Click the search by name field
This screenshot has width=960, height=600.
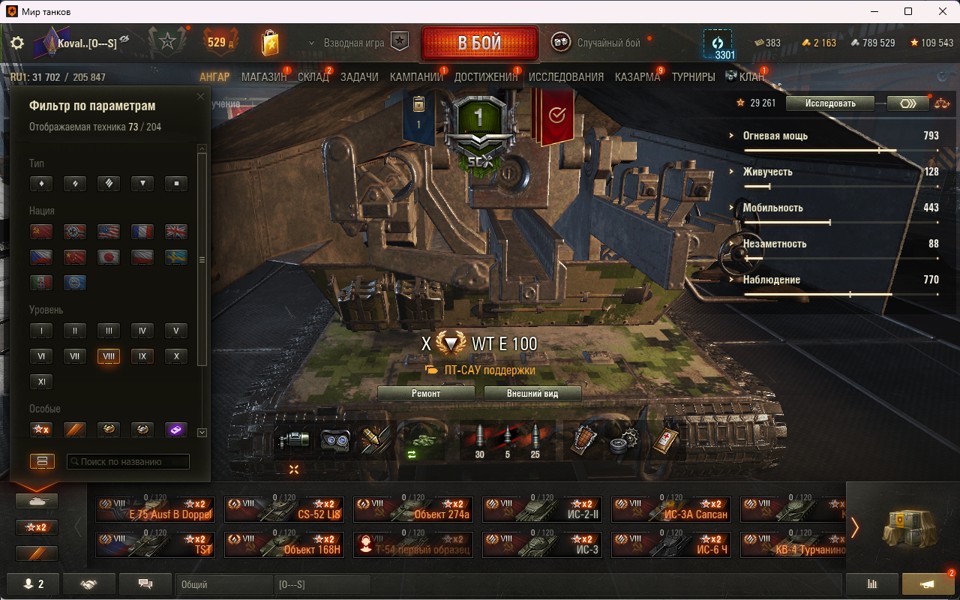click(128, 462)
